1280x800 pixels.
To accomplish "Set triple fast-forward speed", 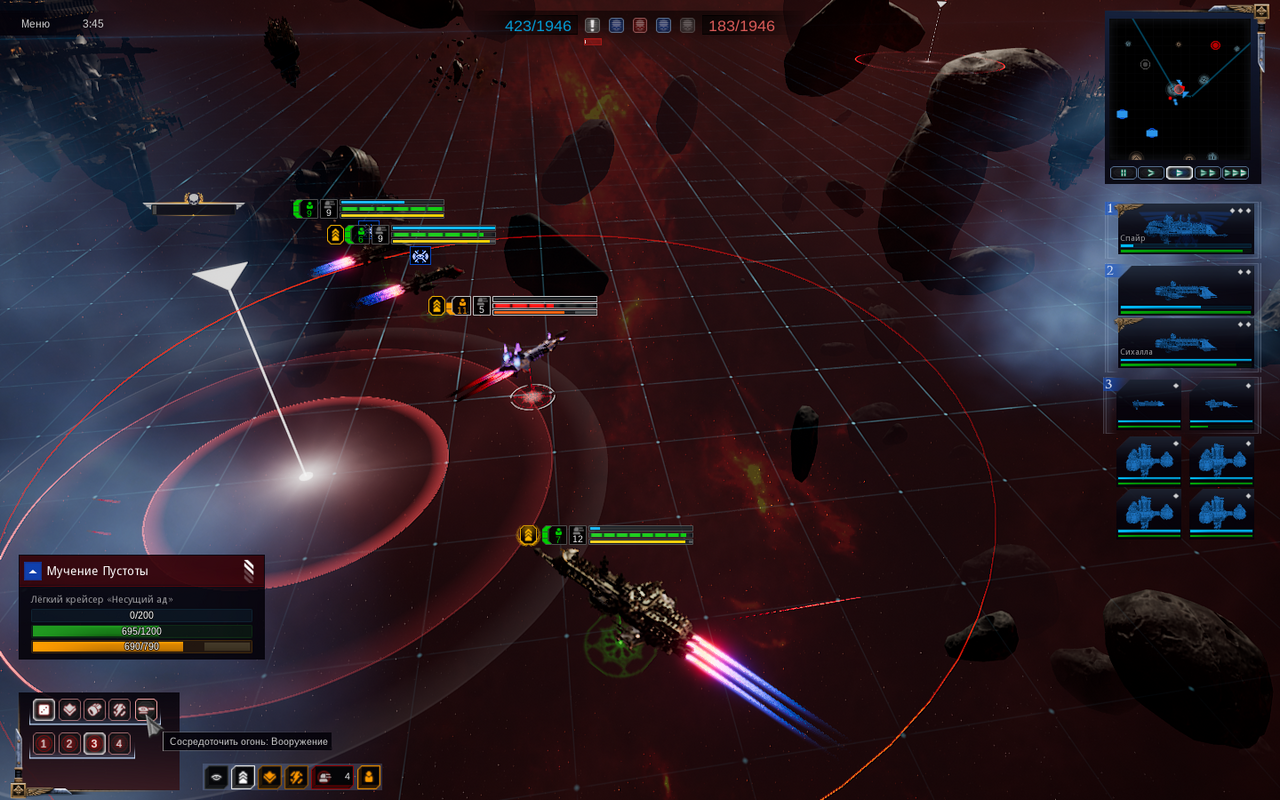I will tap(1236, 173).
